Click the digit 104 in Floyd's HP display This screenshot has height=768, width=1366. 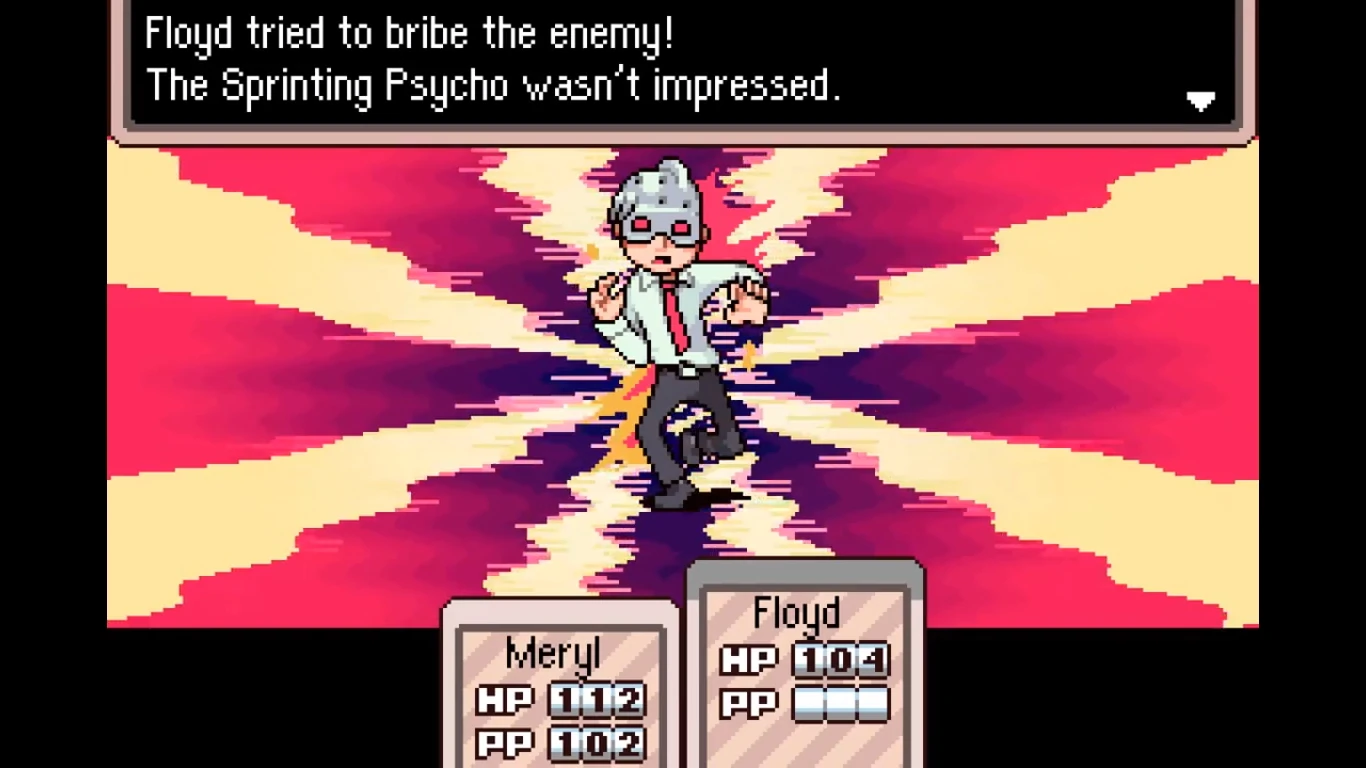(x=843, y=661)
